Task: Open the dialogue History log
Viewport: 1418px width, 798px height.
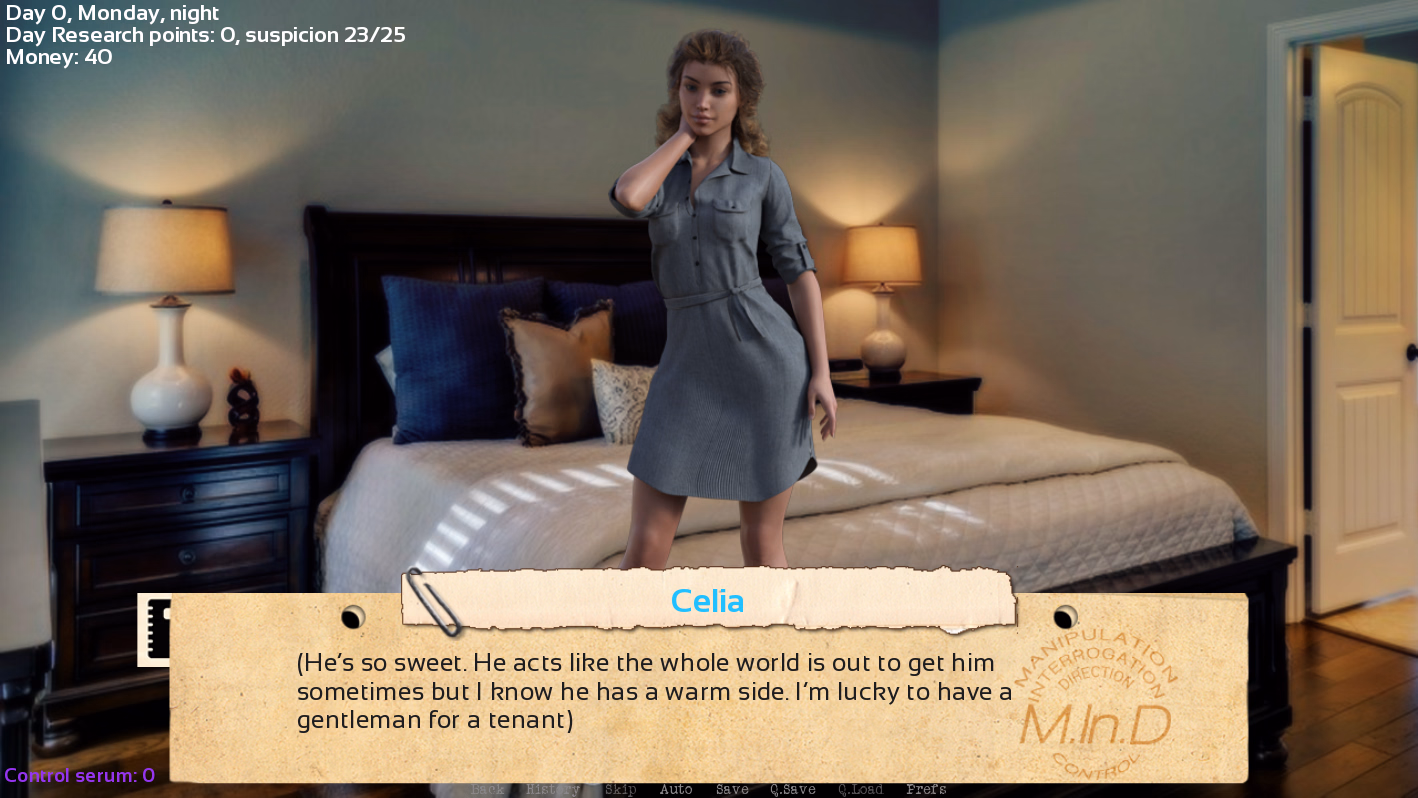Action: (551, 789)
